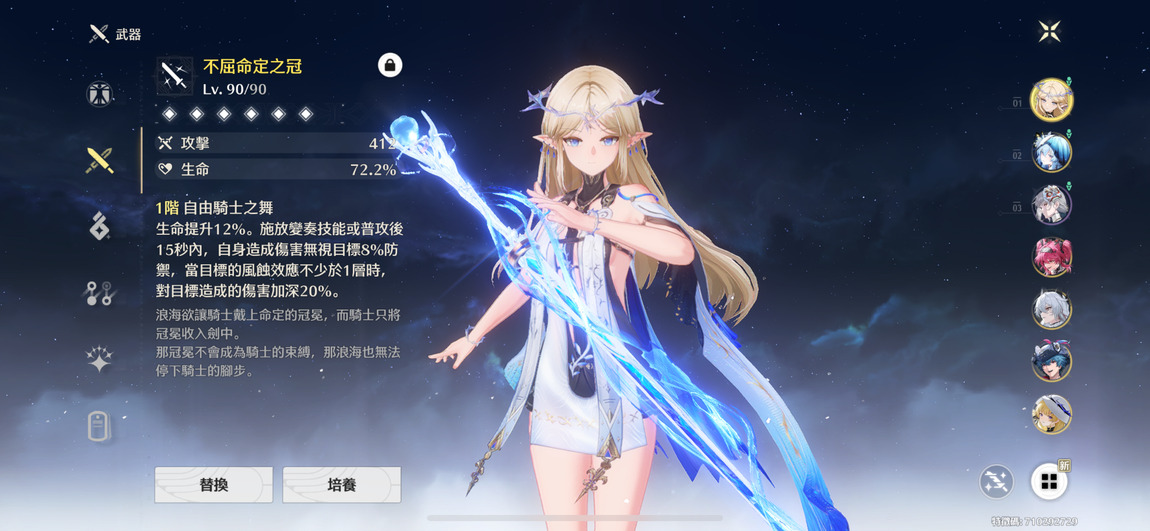The image size is (1150, 531).
Task: Pick the blonde character with white hat
Action: (x=1051, y=414)
